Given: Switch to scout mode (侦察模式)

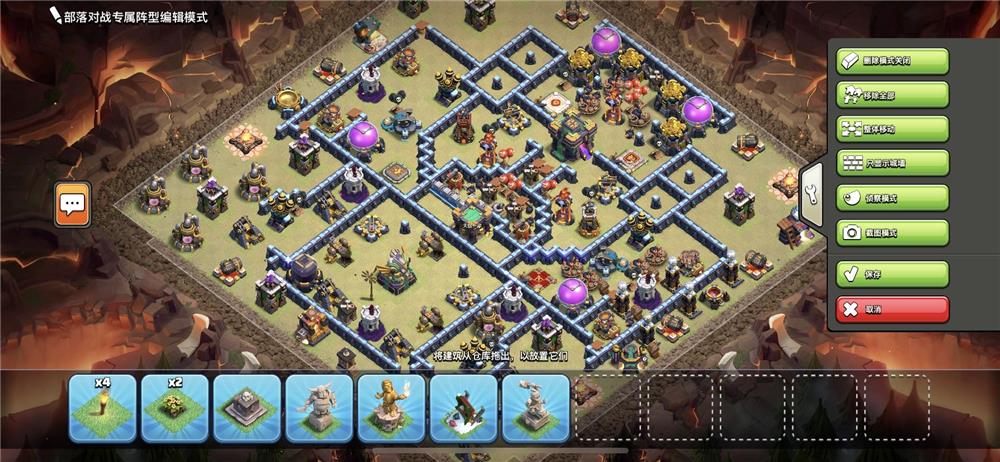Looking at the screenshot, I should pos(892,198).
